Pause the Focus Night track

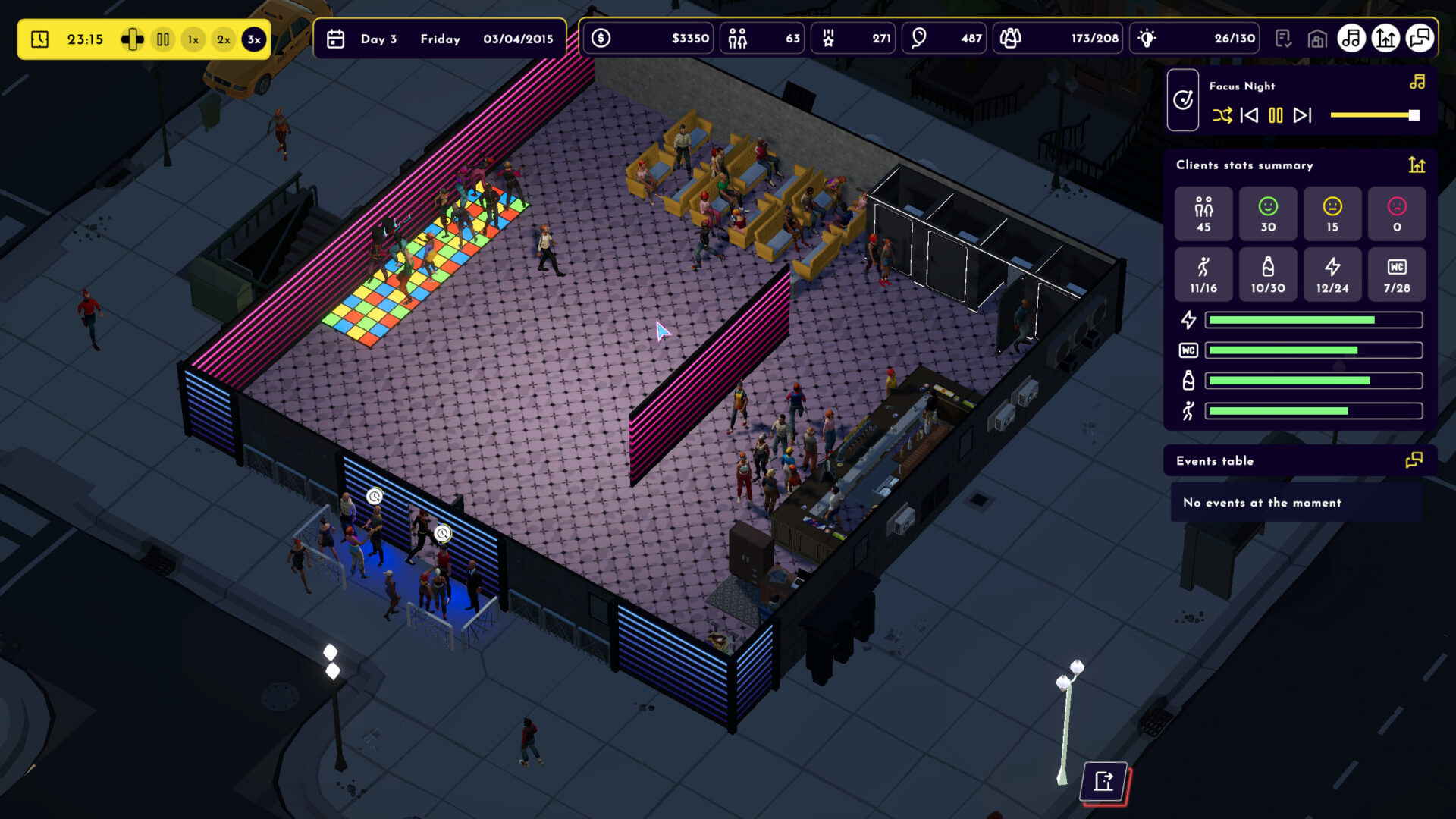click(x=1276, y=115)
